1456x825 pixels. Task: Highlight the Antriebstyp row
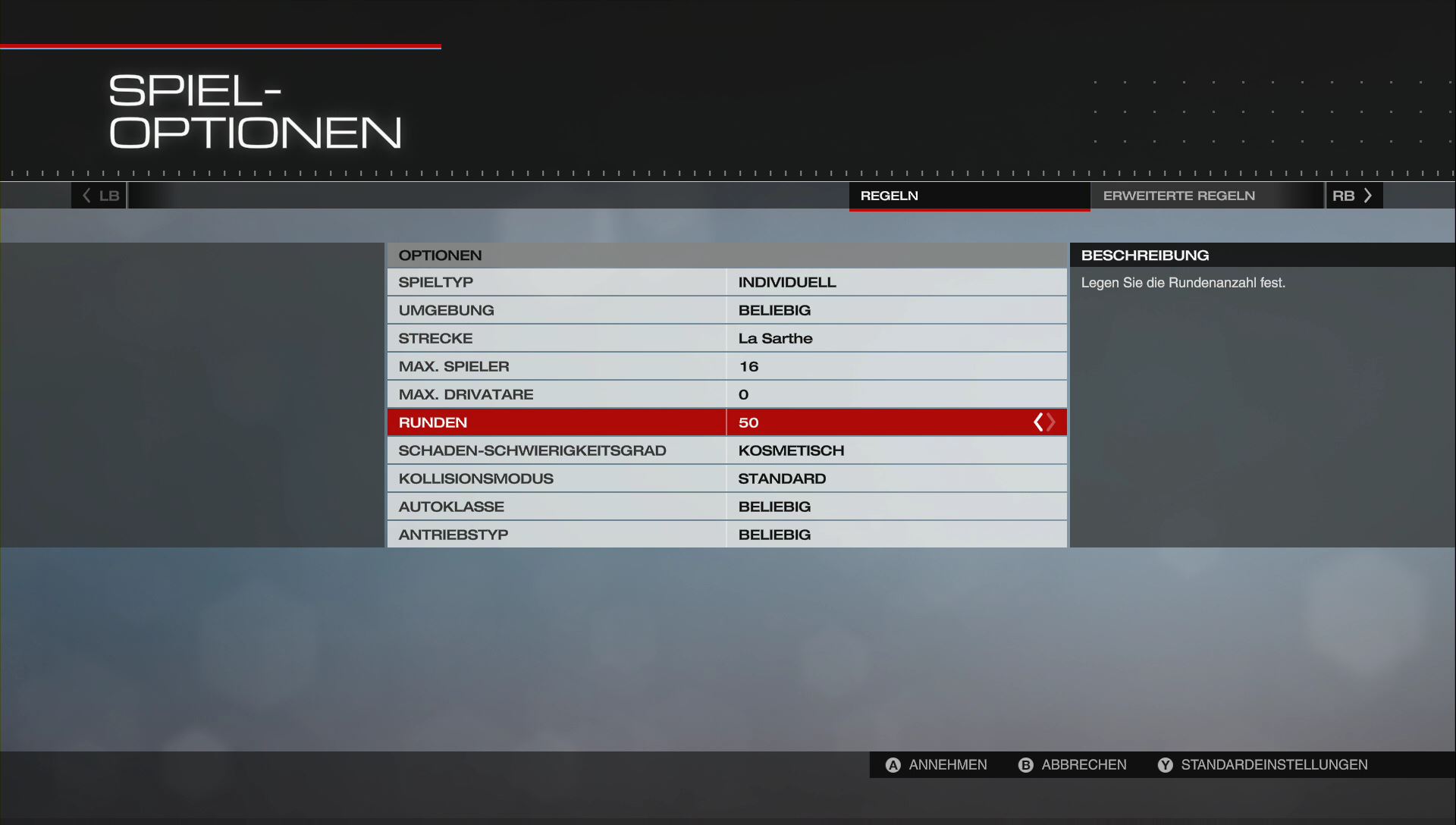(x=726, y=535)
